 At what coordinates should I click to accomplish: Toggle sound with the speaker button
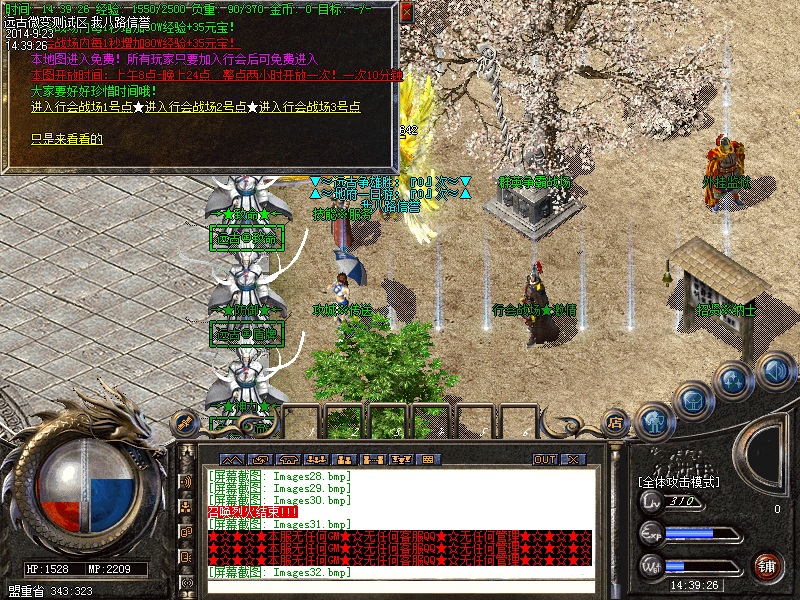pyautogui.click(x=775, y=372)
